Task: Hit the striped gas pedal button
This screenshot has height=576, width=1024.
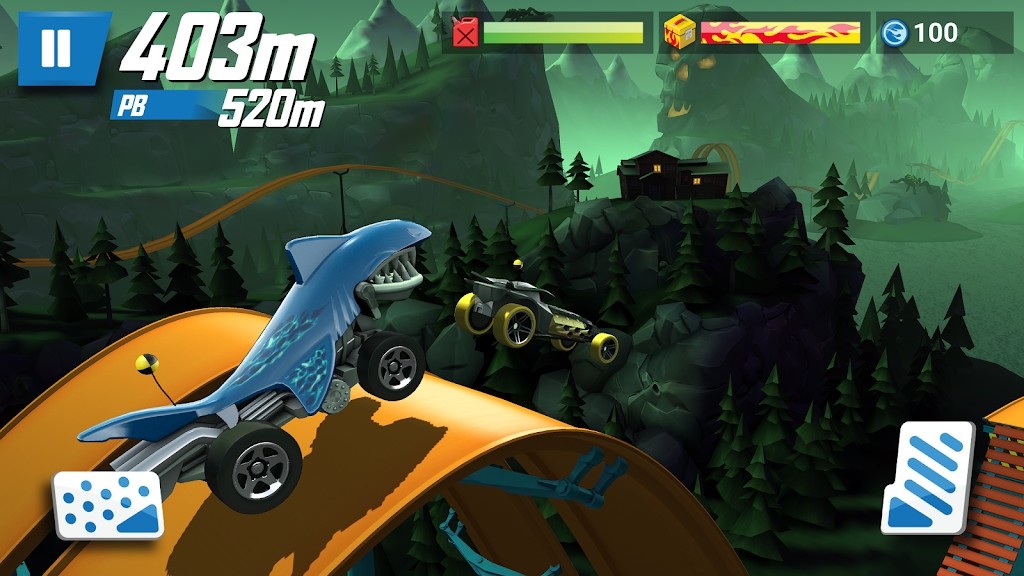Action: (928, 477)
